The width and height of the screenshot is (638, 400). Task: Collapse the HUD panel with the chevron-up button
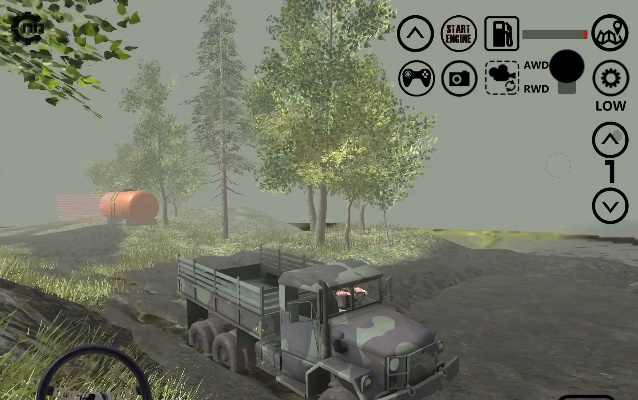416,33
